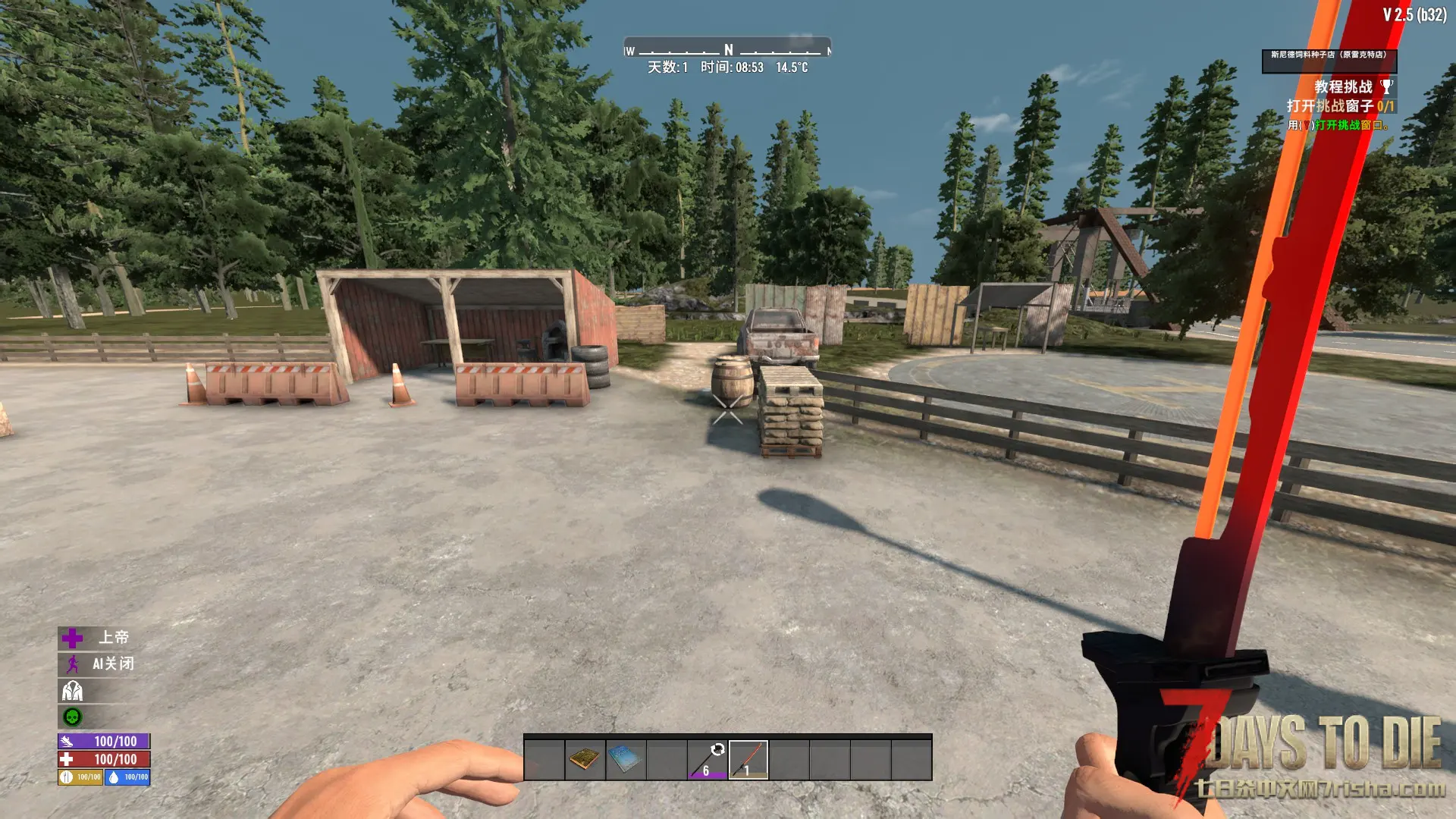Select the red katana hotbar slot

748,759
